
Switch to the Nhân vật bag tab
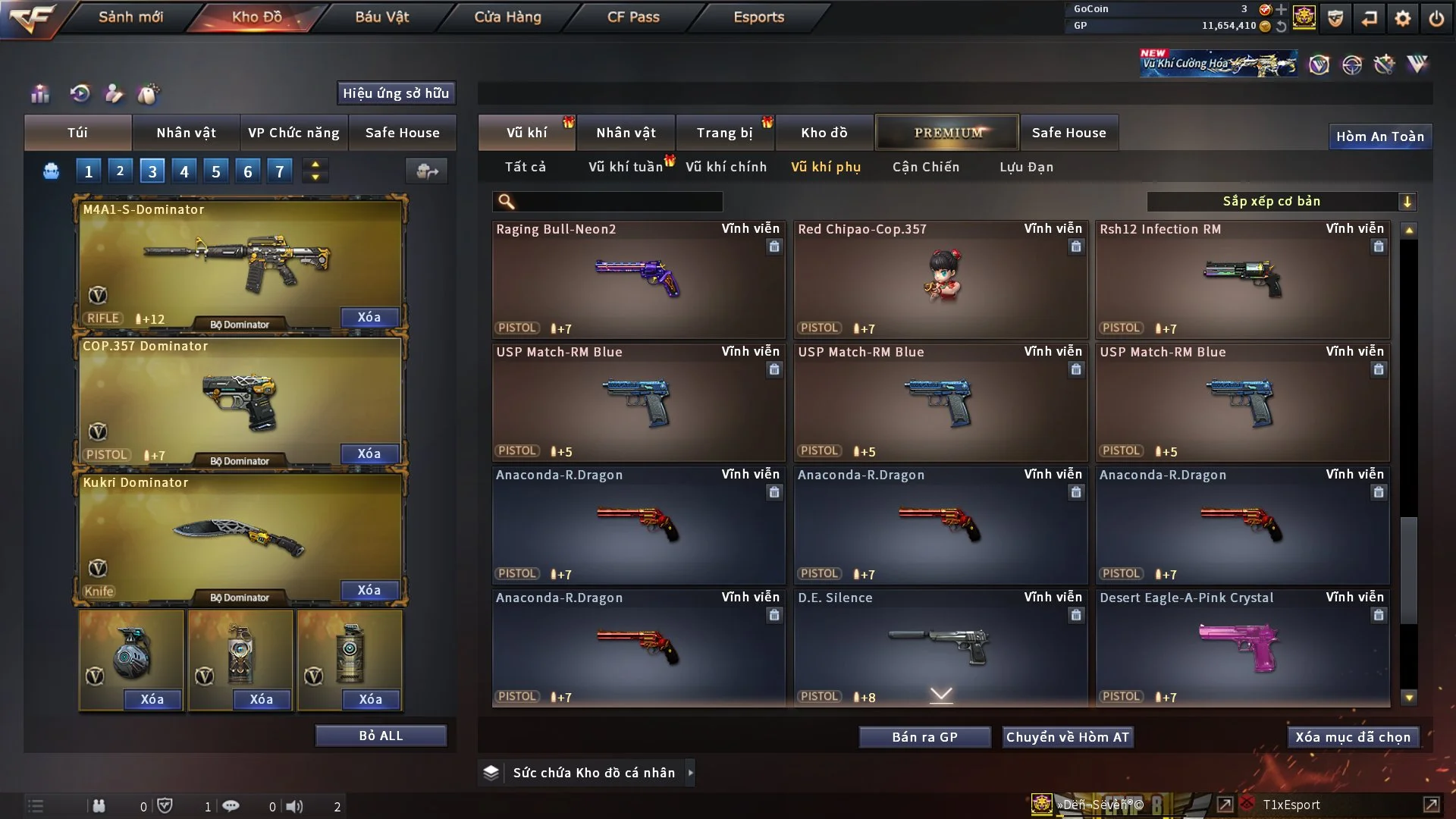tap(186, 133)
